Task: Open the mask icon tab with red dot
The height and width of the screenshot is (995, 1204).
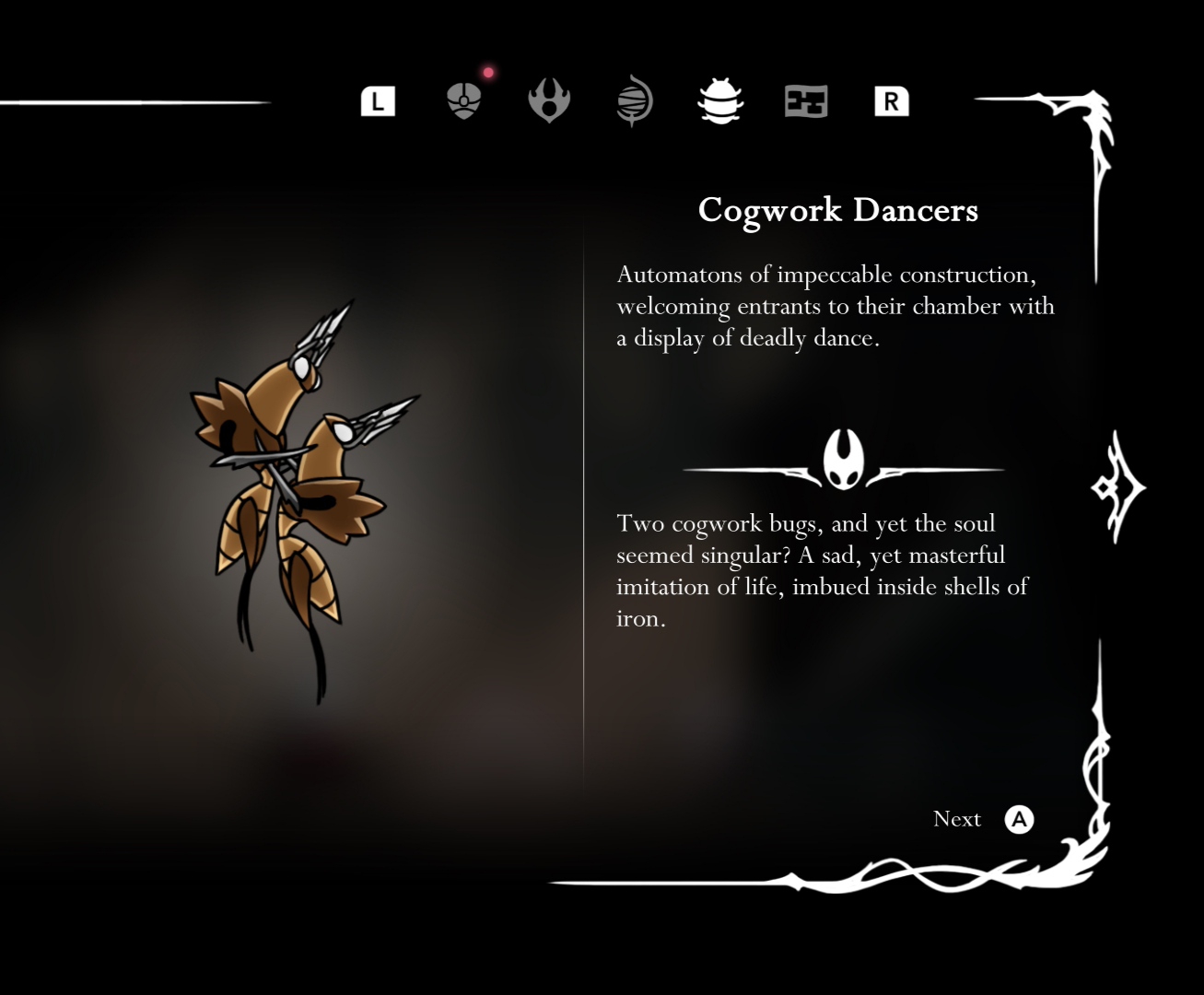Action: pyautogui.click(x=463, y=100)
